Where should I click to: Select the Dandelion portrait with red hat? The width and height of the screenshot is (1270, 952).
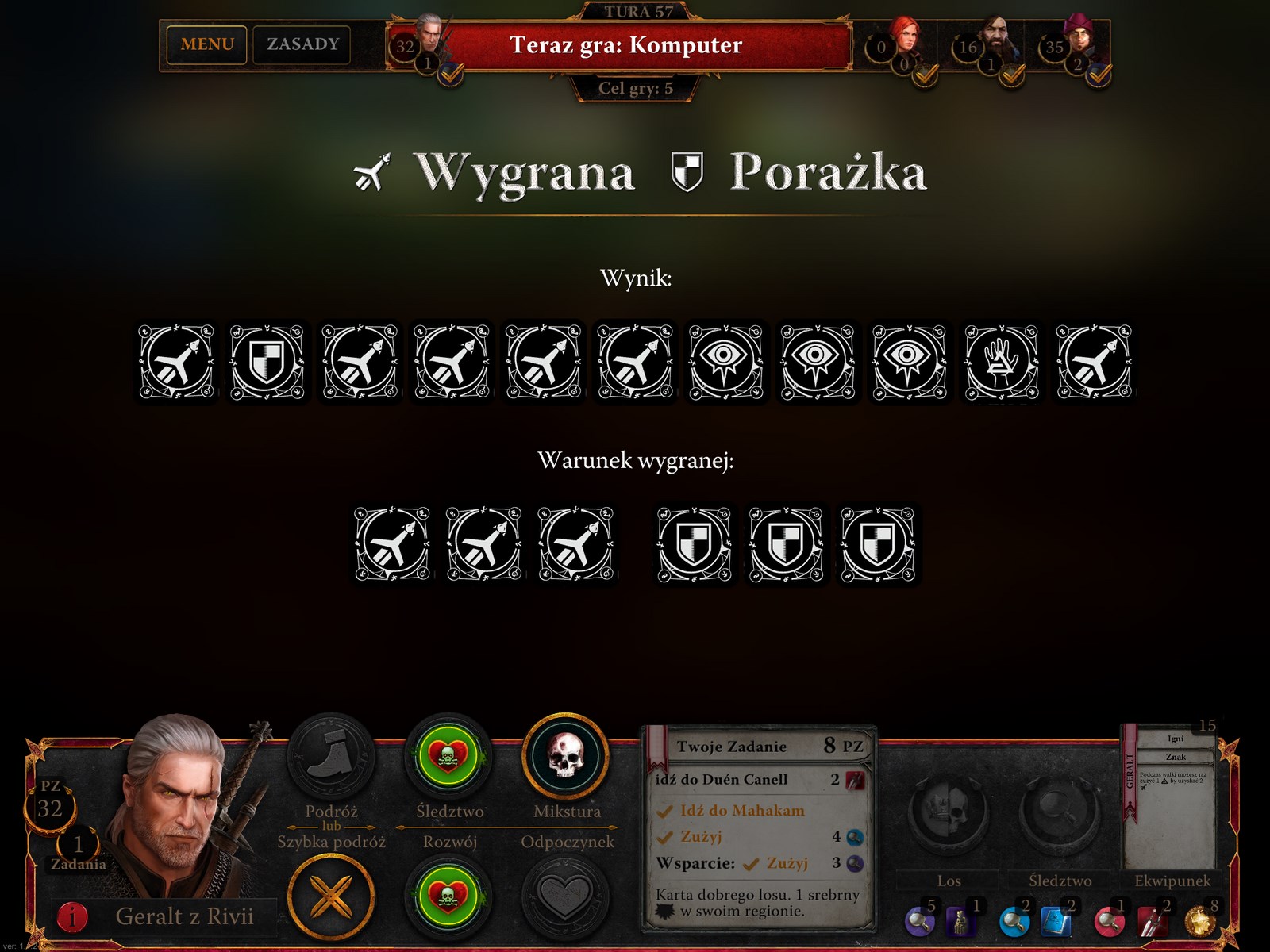point(1079,40)
